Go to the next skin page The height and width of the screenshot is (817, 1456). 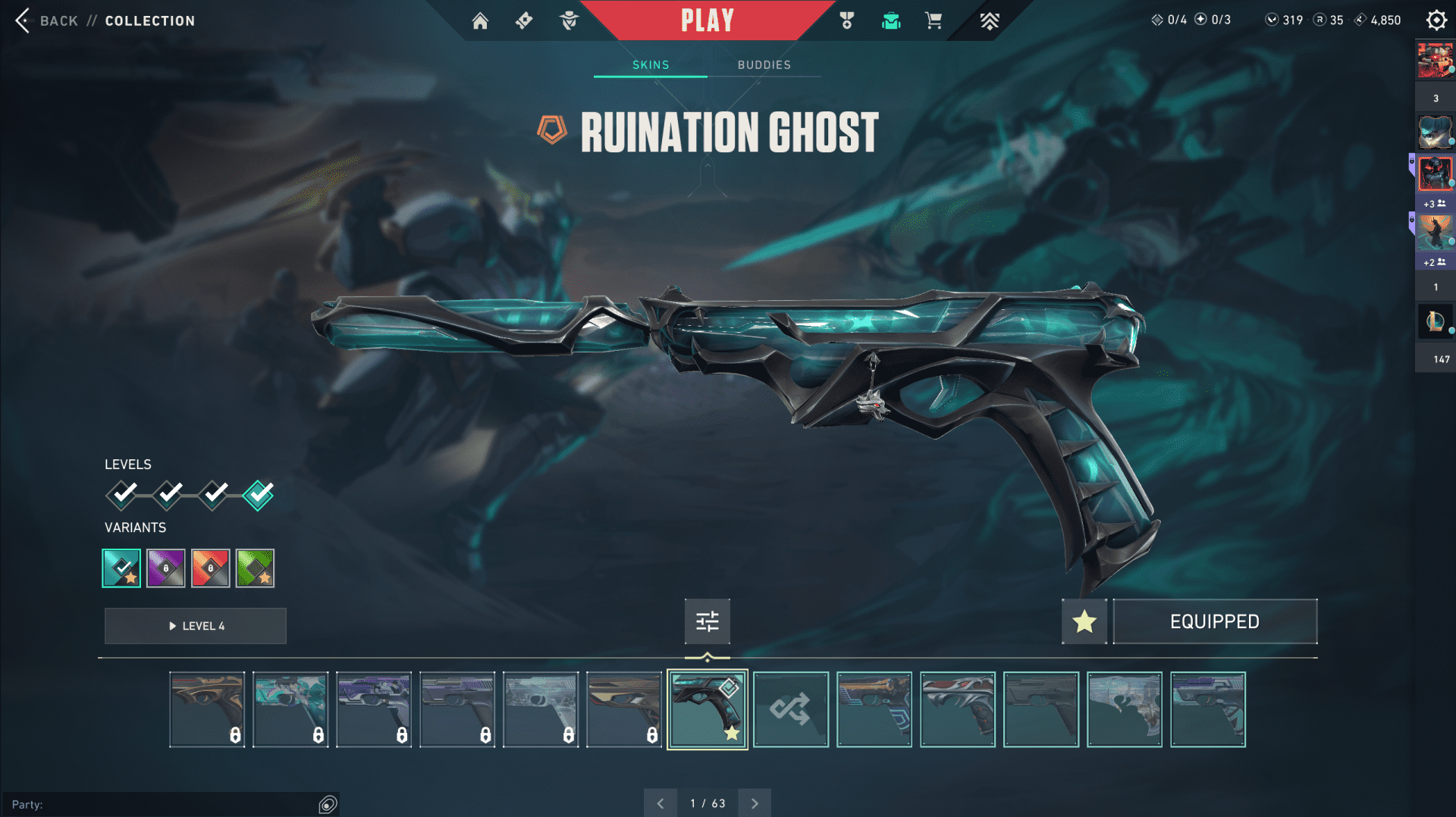coord(755,803)
